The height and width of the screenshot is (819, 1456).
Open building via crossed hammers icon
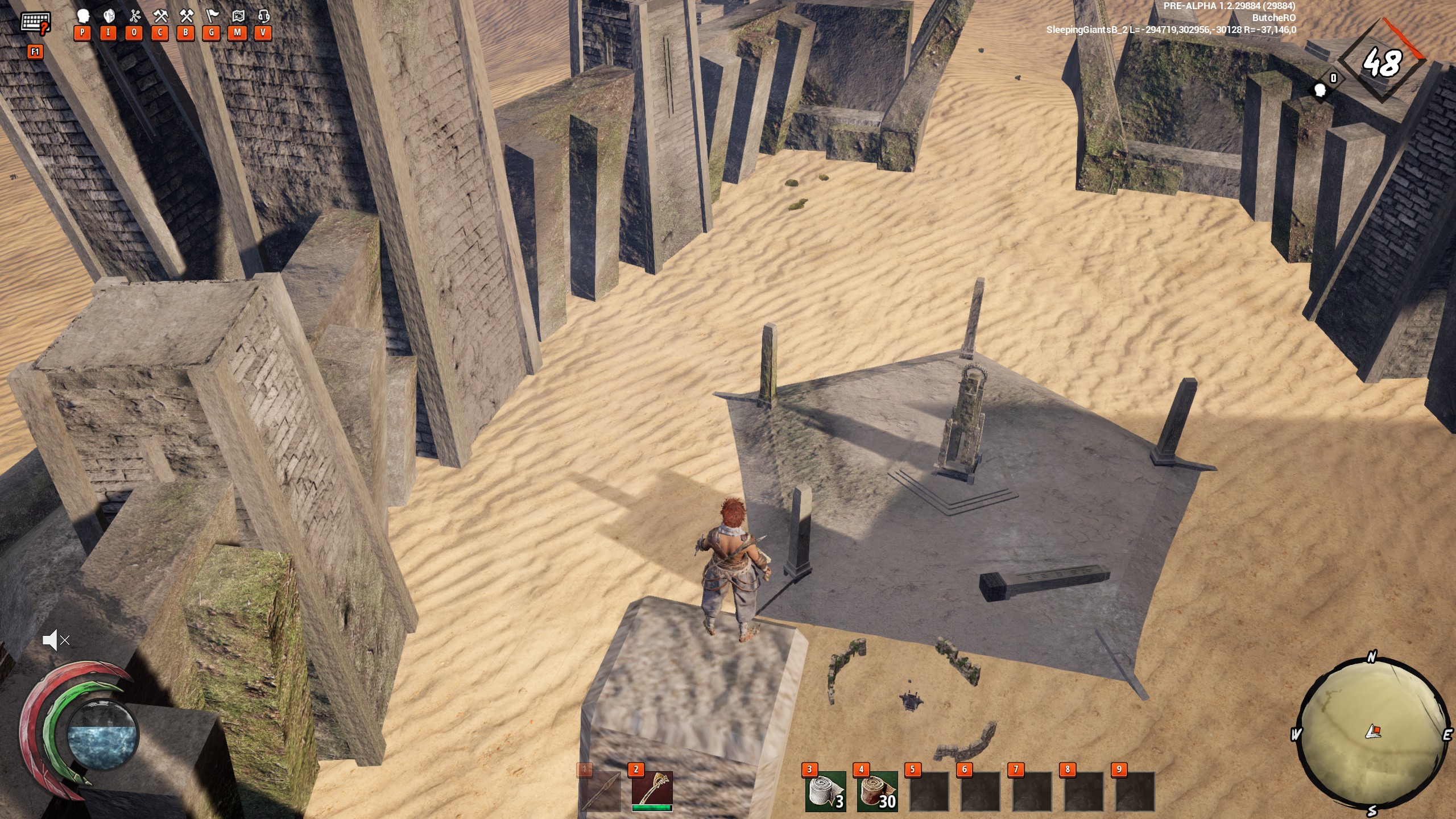click(x=186, y=16)
